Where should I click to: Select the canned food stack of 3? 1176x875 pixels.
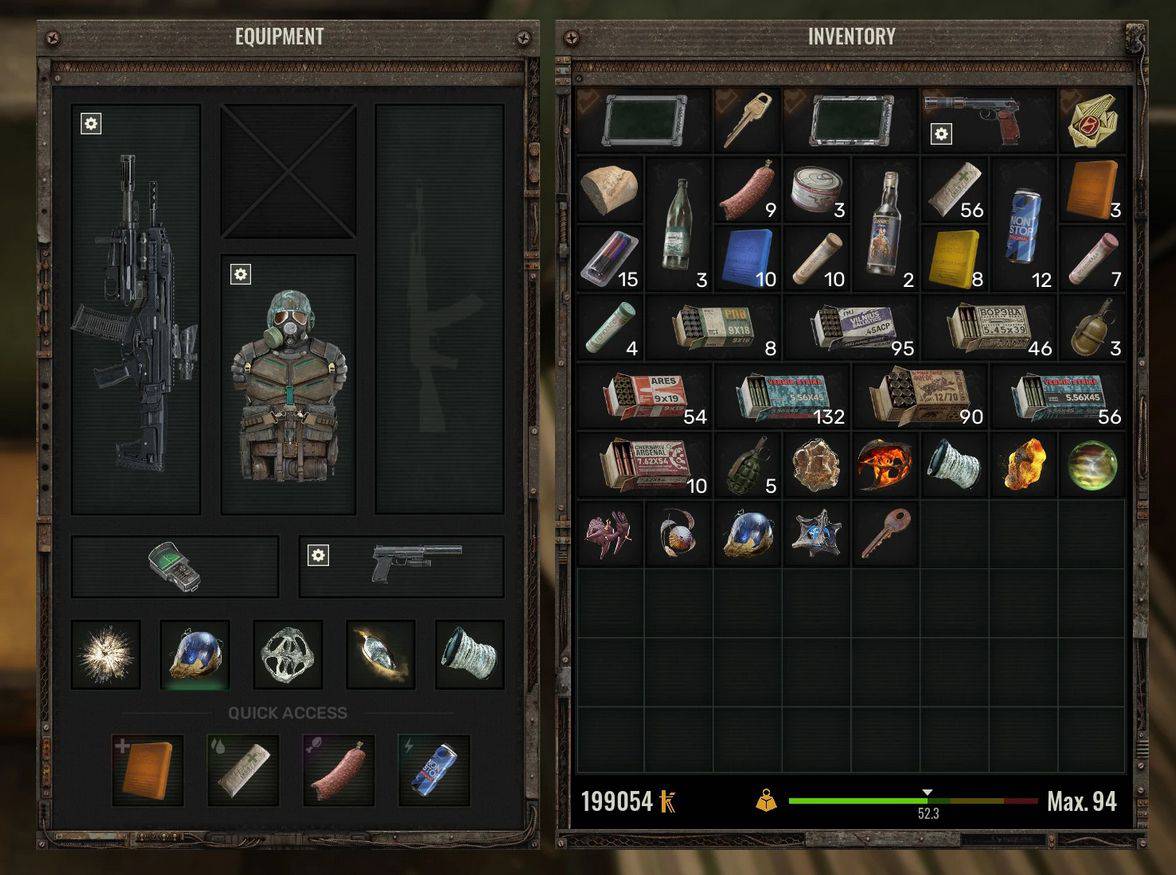(x=816, y=189)
